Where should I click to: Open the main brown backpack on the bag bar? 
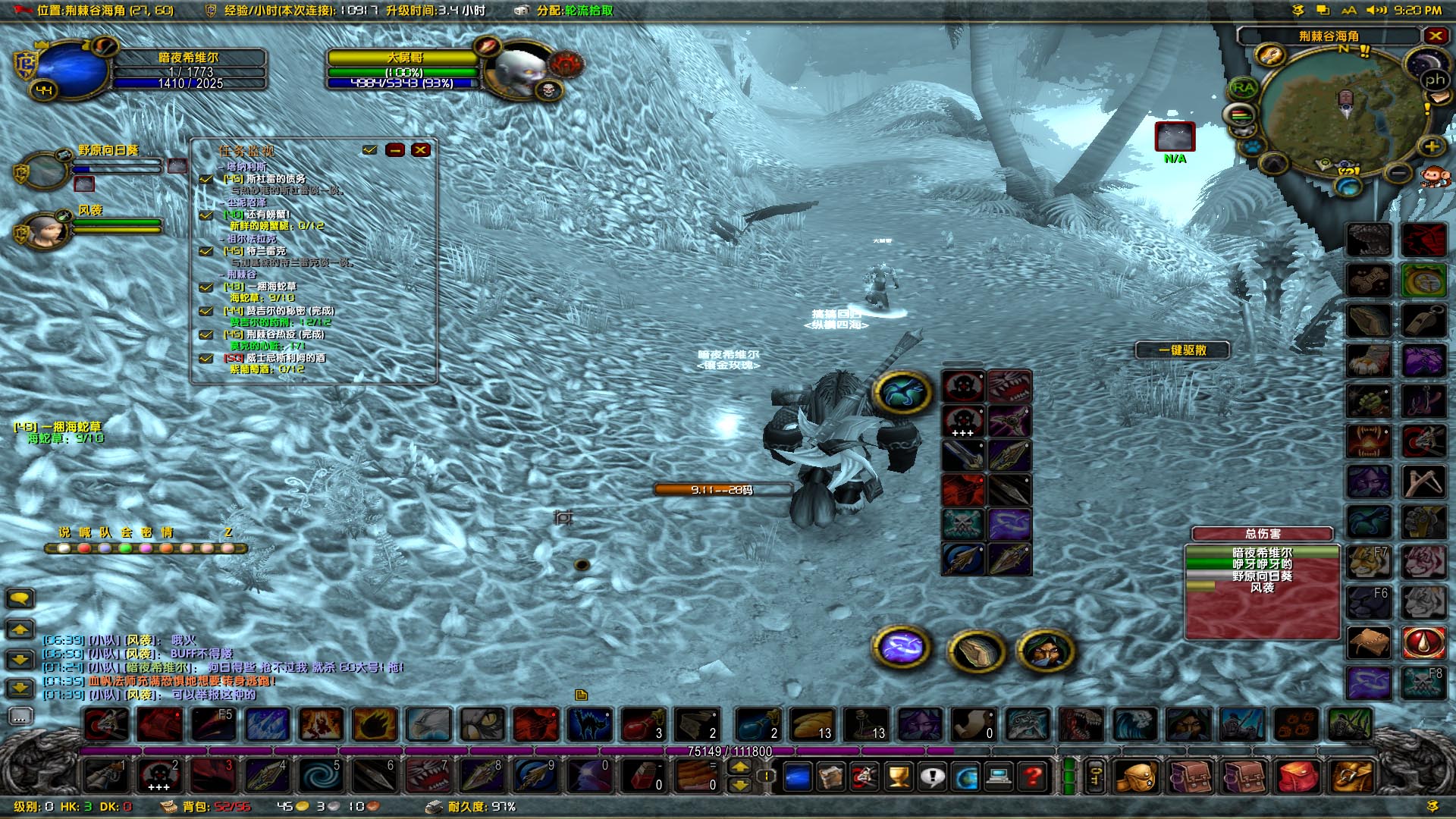click(1136, 777)
